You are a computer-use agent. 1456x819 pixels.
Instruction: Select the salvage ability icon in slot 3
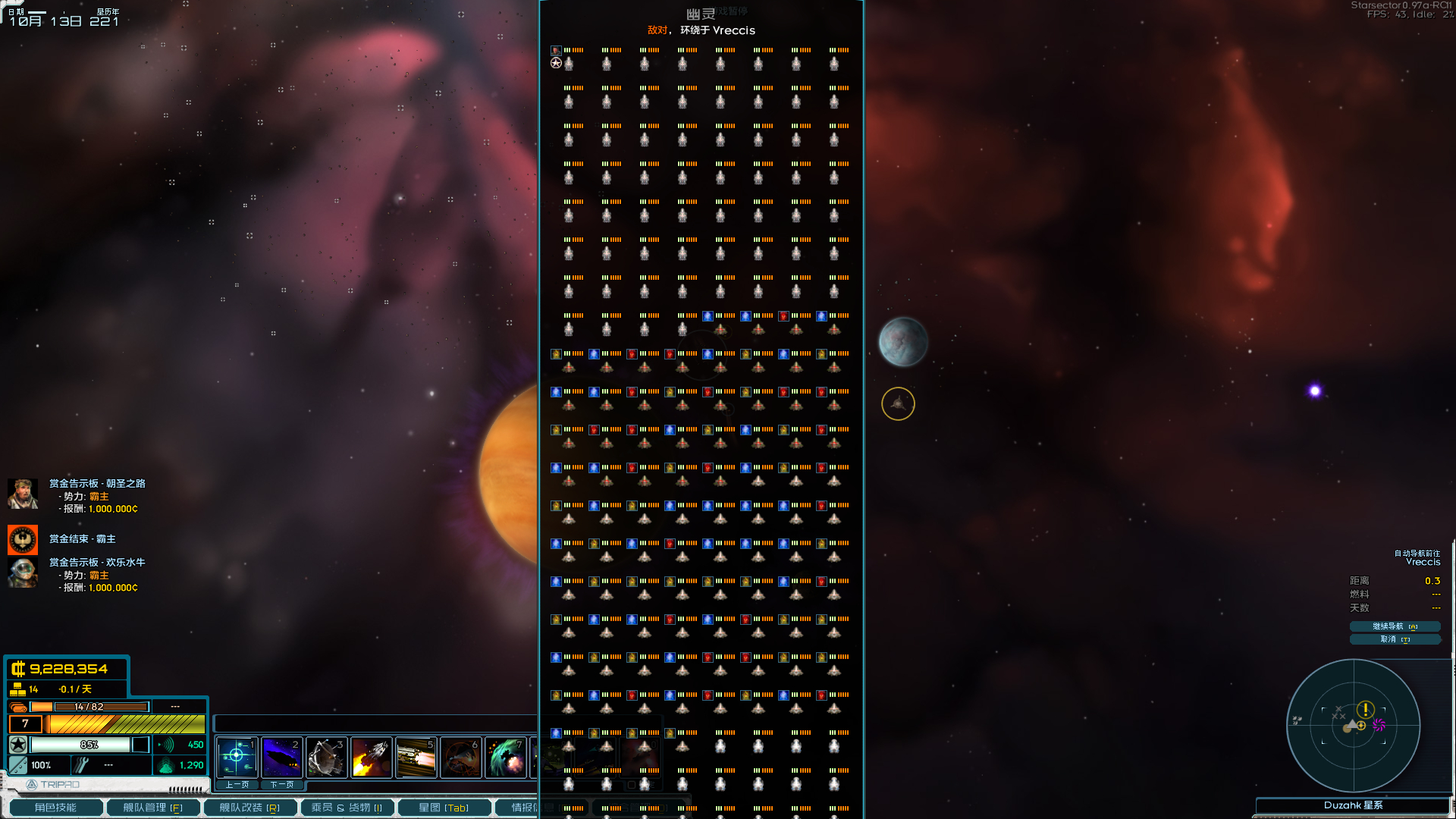click(x=326, y=756)
